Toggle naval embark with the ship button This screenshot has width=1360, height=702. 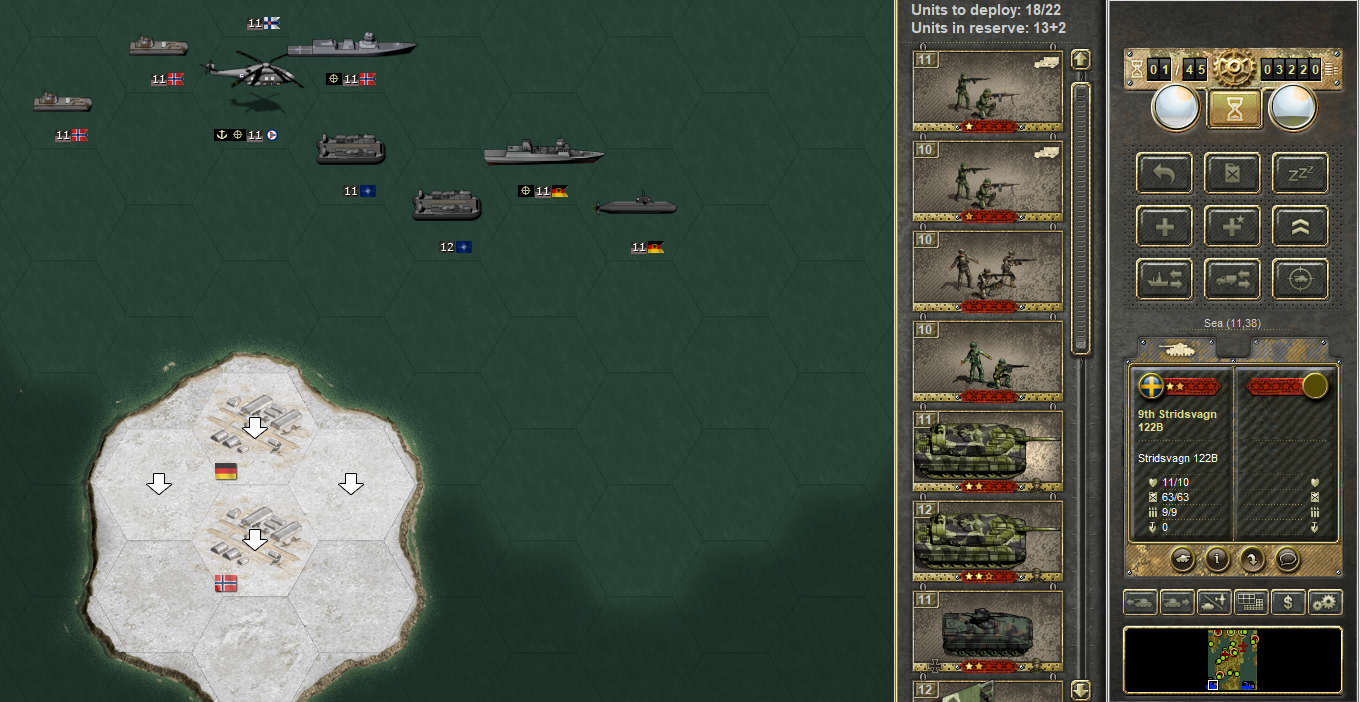tap(1164, 279)
